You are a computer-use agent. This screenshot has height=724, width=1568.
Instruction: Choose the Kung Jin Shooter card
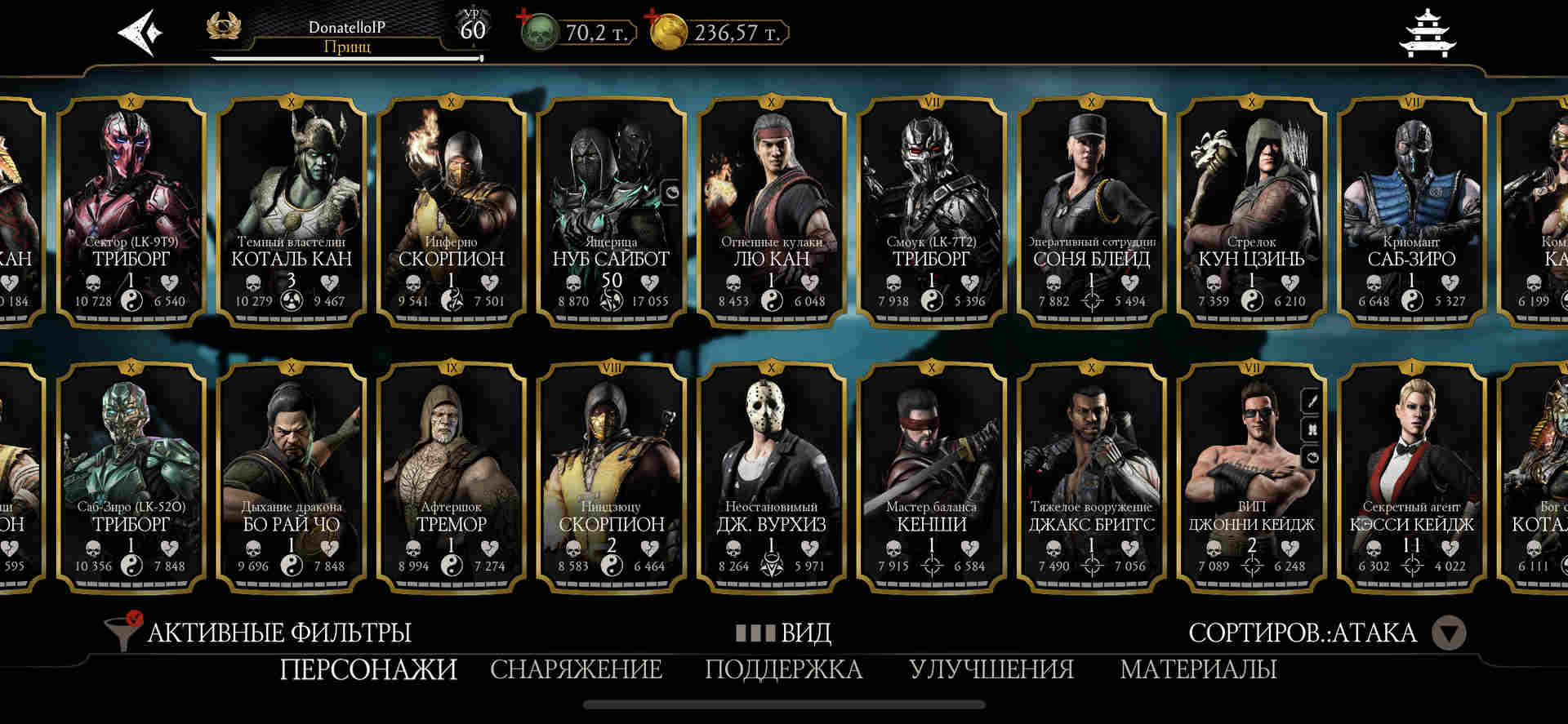tap(1251, 211)
